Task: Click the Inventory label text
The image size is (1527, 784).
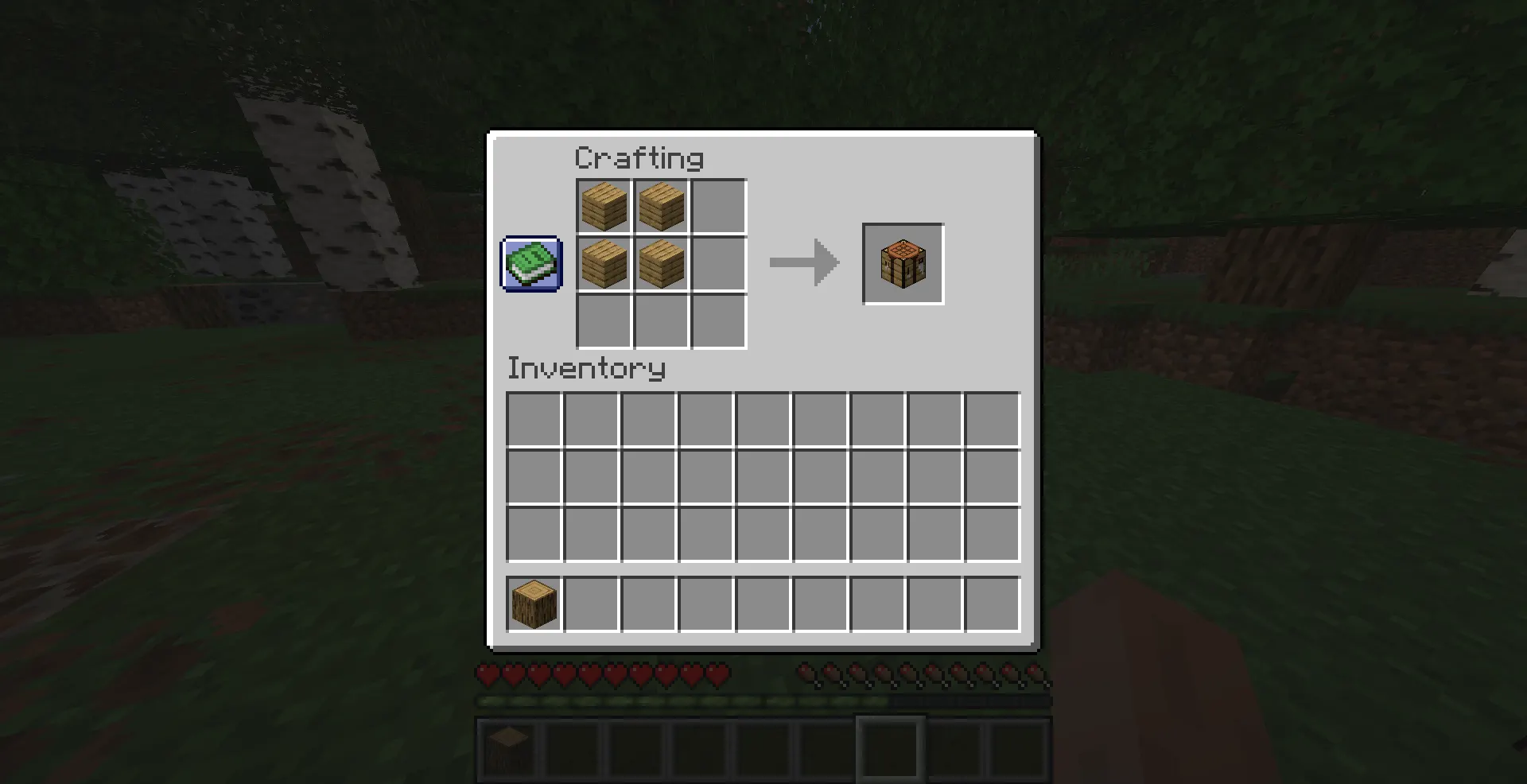Action: 586,368
